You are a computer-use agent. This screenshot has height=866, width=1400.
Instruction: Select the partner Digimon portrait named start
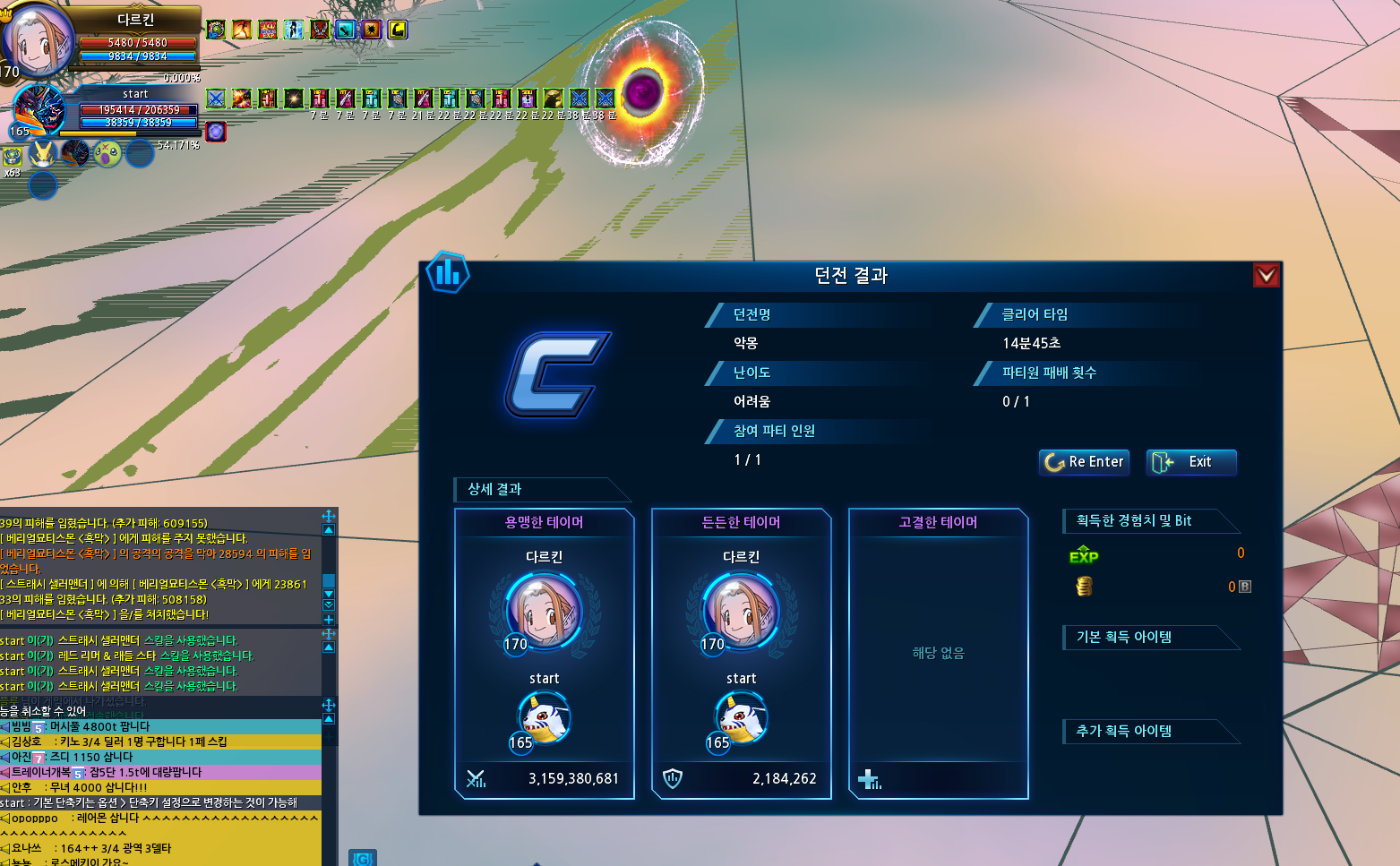39,110
